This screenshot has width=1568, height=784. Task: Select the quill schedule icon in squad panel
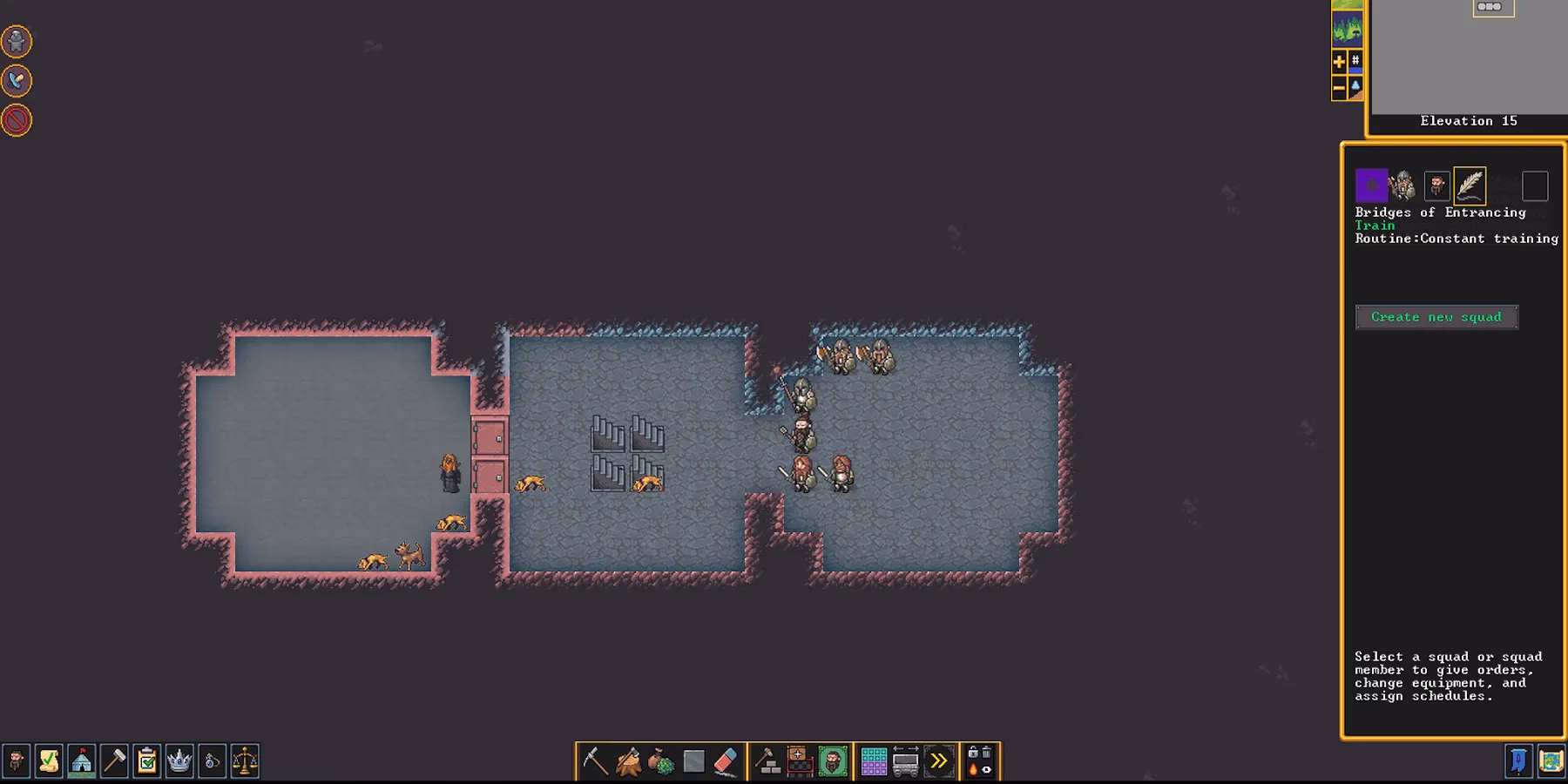coord(1469,185)
